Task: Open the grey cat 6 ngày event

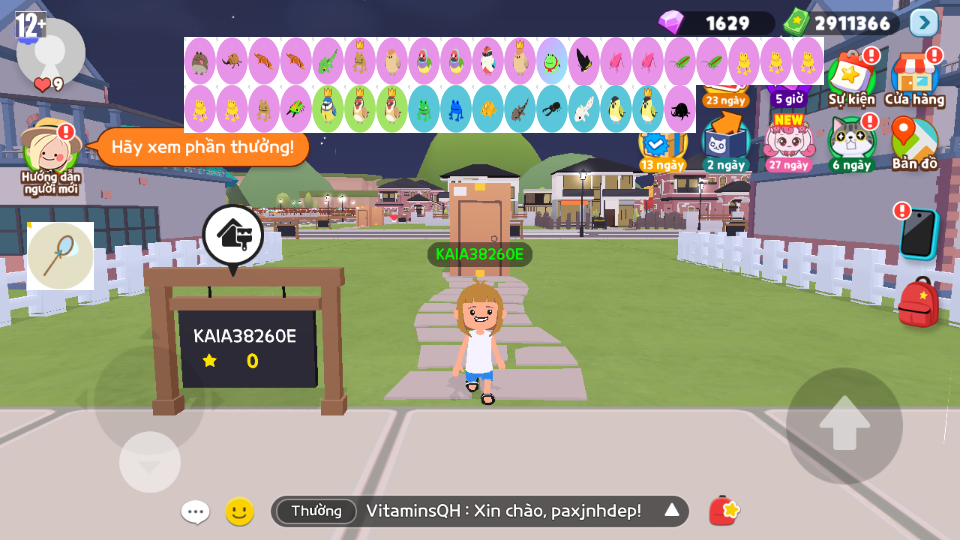Action: 851,142
